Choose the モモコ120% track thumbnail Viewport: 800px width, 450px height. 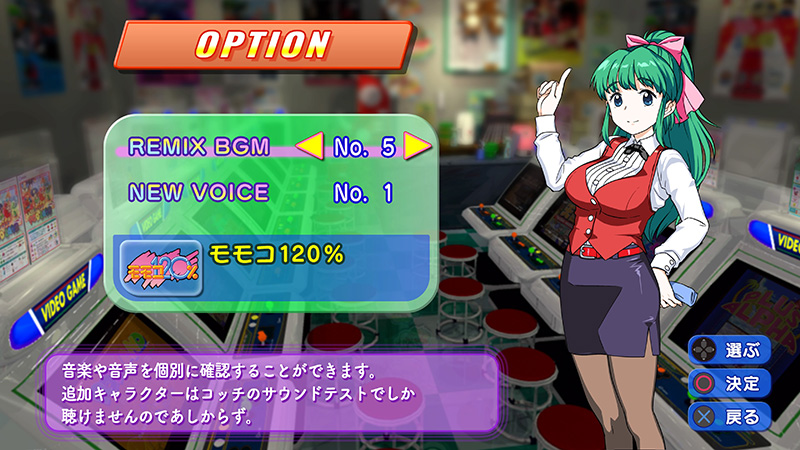pos(161,267)
